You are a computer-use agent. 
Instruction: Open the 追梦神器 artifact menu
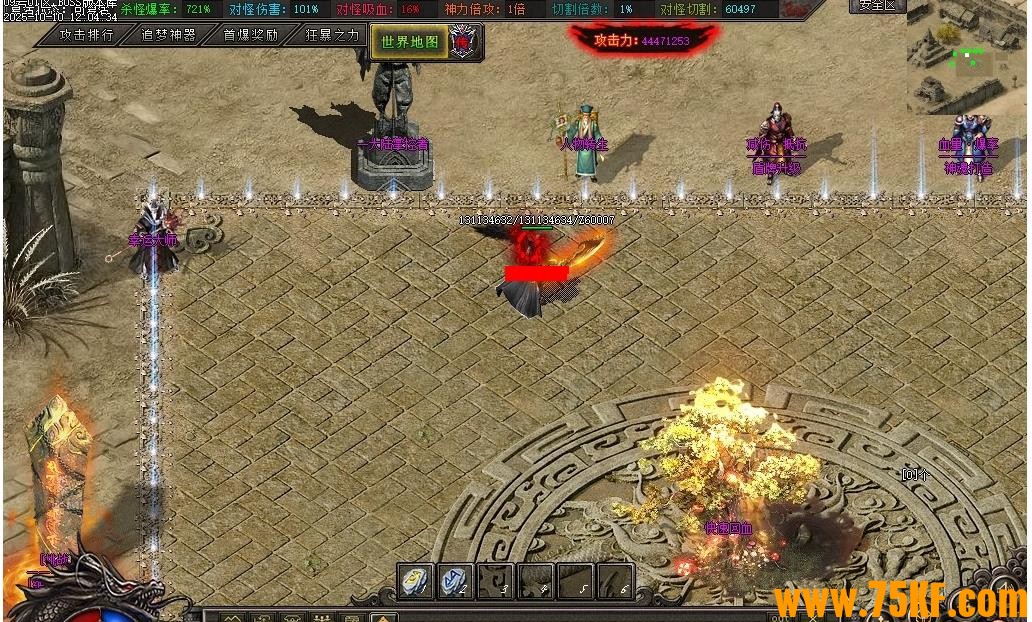point(168,35)
